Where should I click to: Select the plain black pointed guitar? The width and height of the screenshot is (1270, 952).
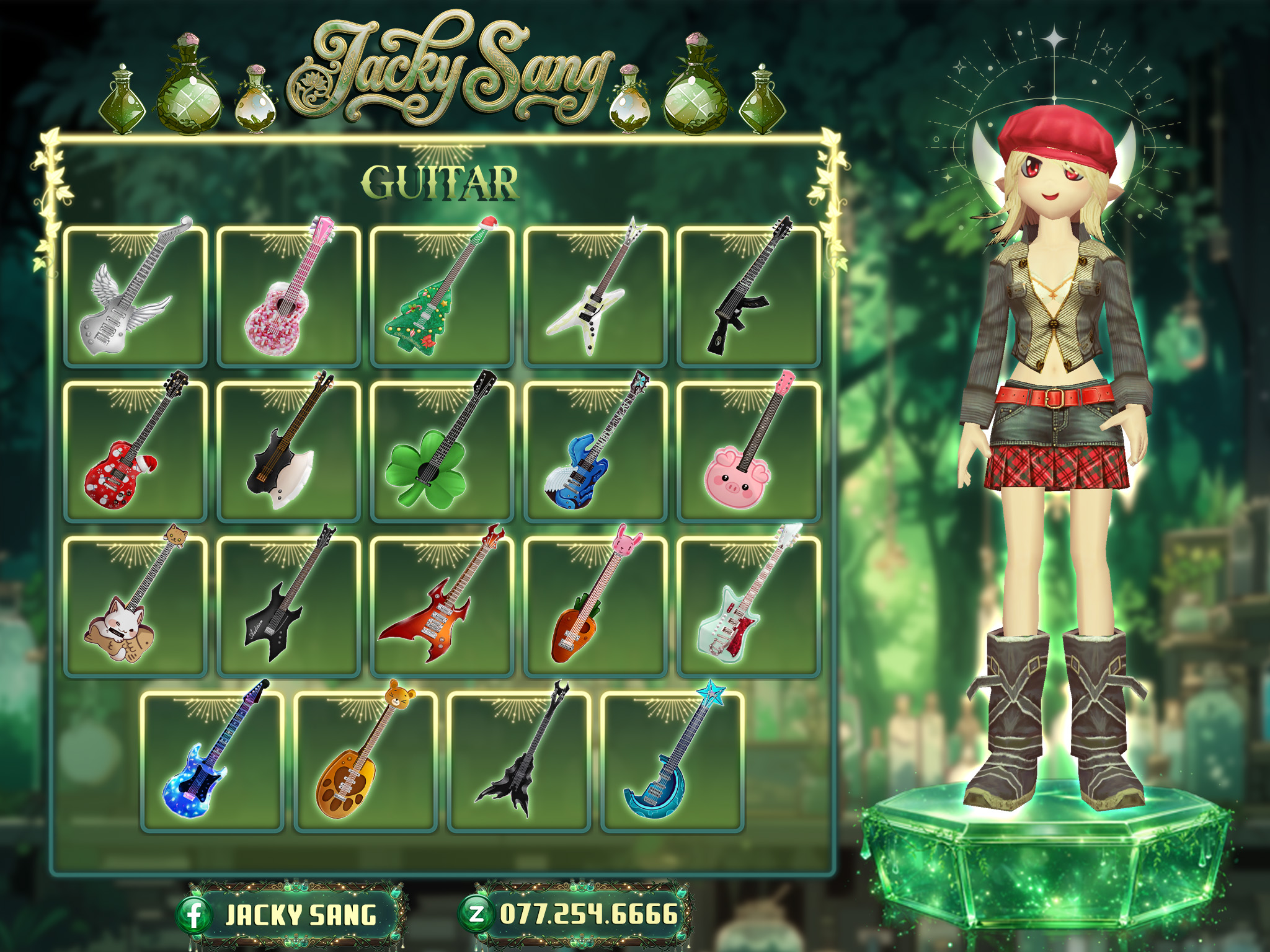[289, 606]
